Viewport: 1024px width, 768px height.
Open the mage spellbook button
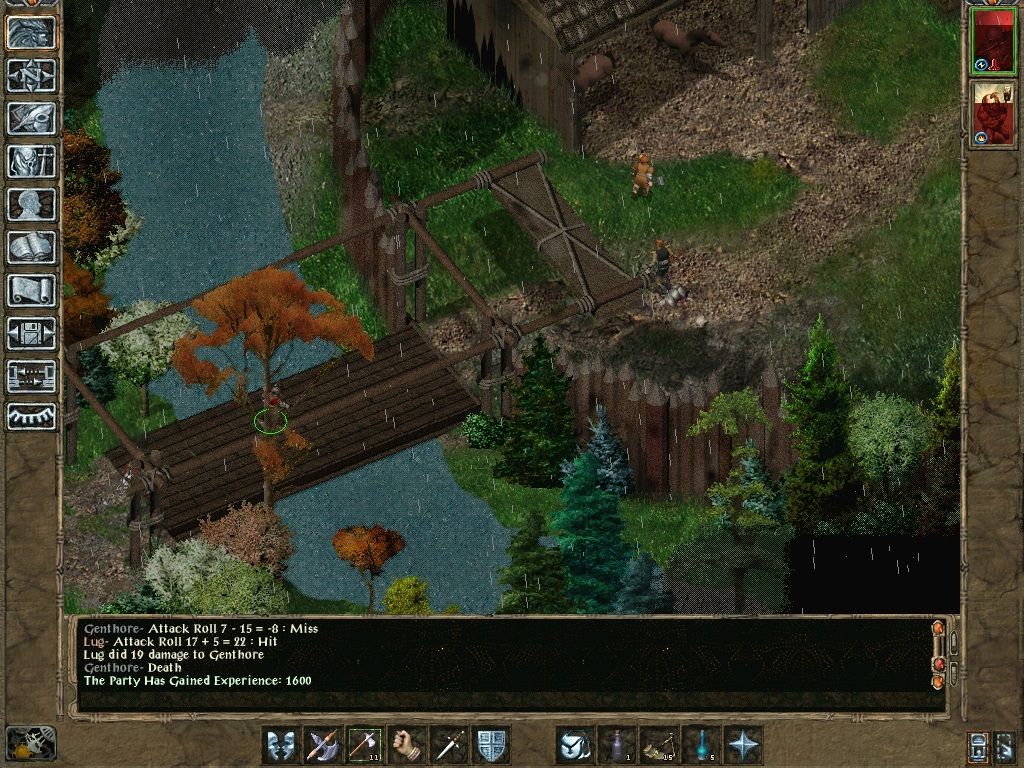click(31, 247)
